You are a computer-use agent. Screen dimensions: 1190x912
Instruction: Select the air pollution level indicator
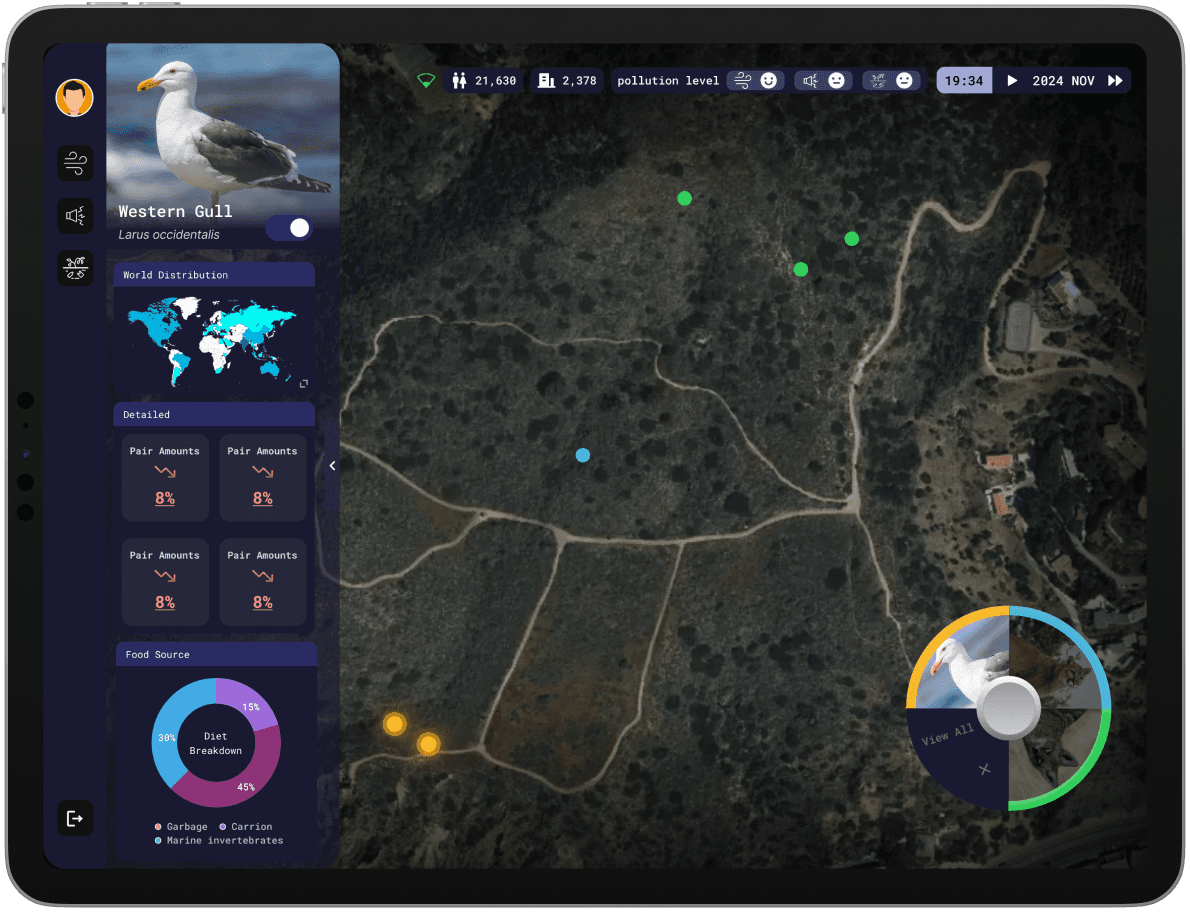(754, 81)
